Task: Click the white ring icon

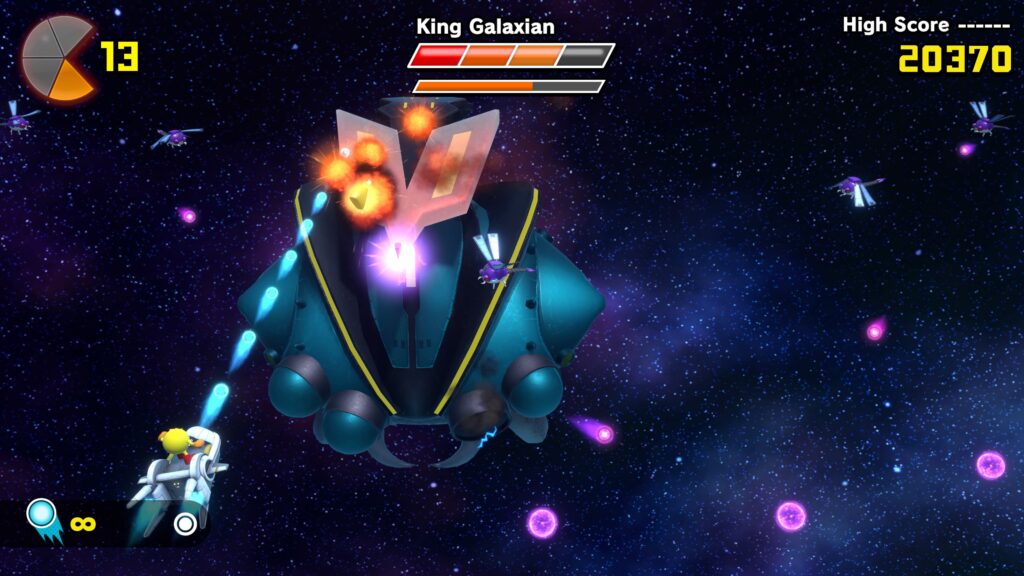Action: (x=184, y=523)
